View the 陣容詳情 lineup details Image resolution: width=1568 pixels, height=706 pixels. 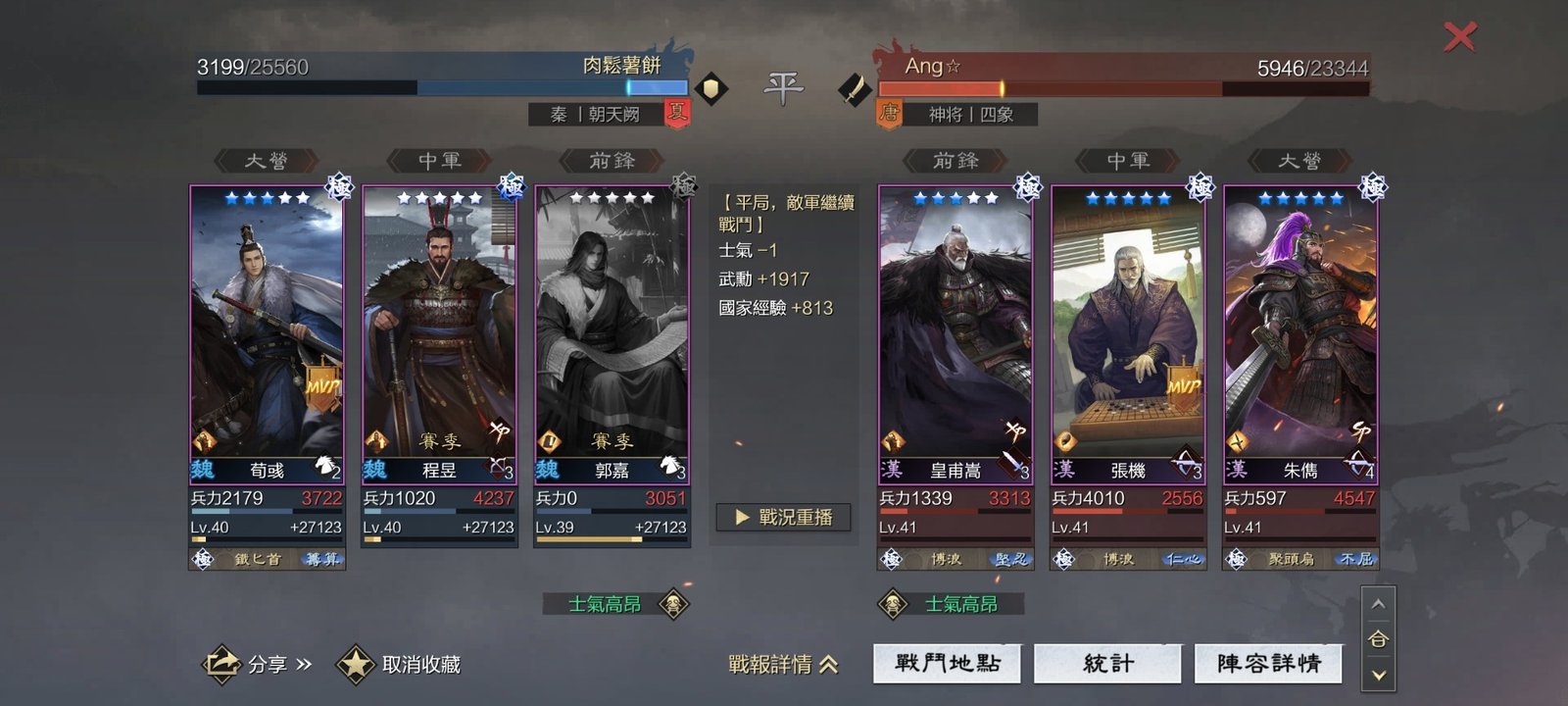(x=1268, y=664)
